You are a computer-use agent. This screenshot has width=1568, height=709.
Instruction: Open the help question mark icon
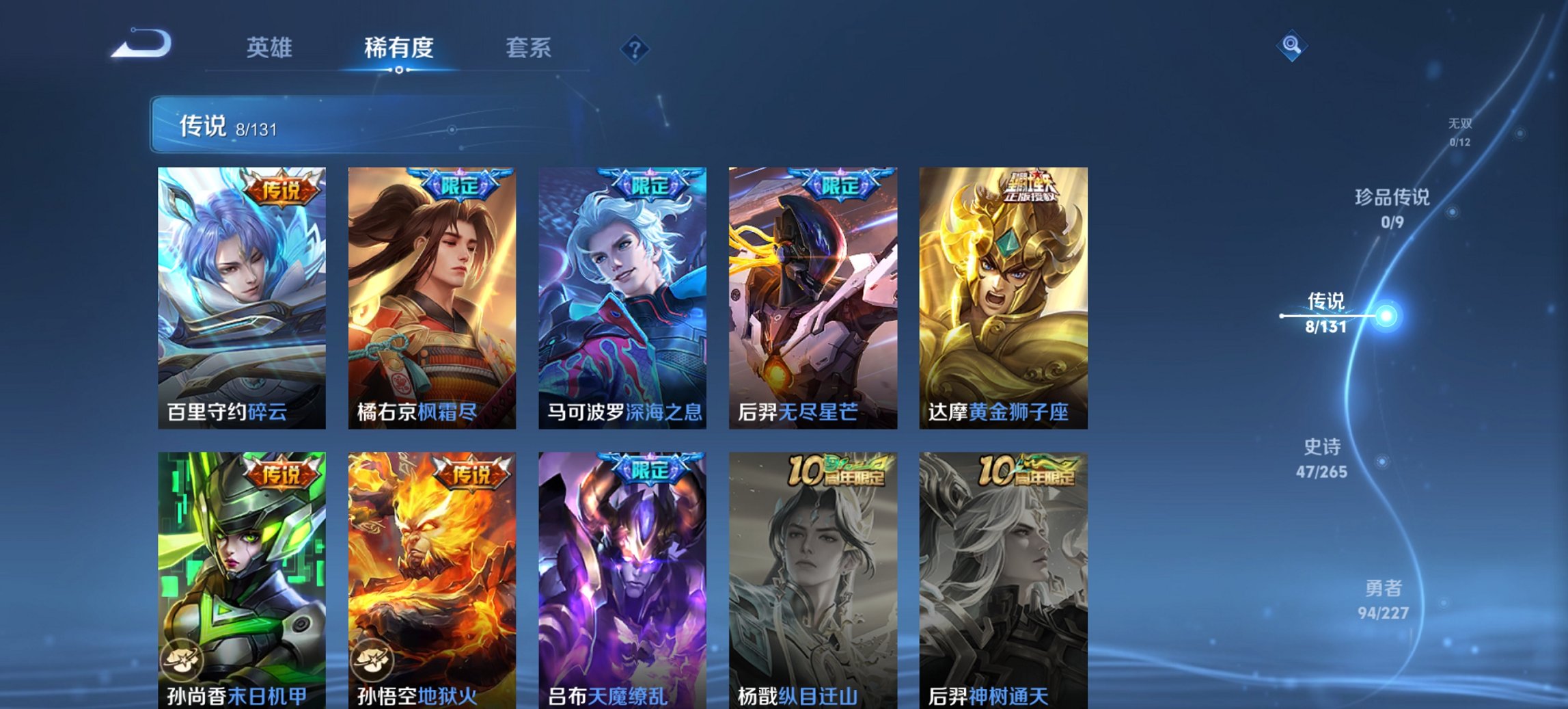(x=635, y=49)
